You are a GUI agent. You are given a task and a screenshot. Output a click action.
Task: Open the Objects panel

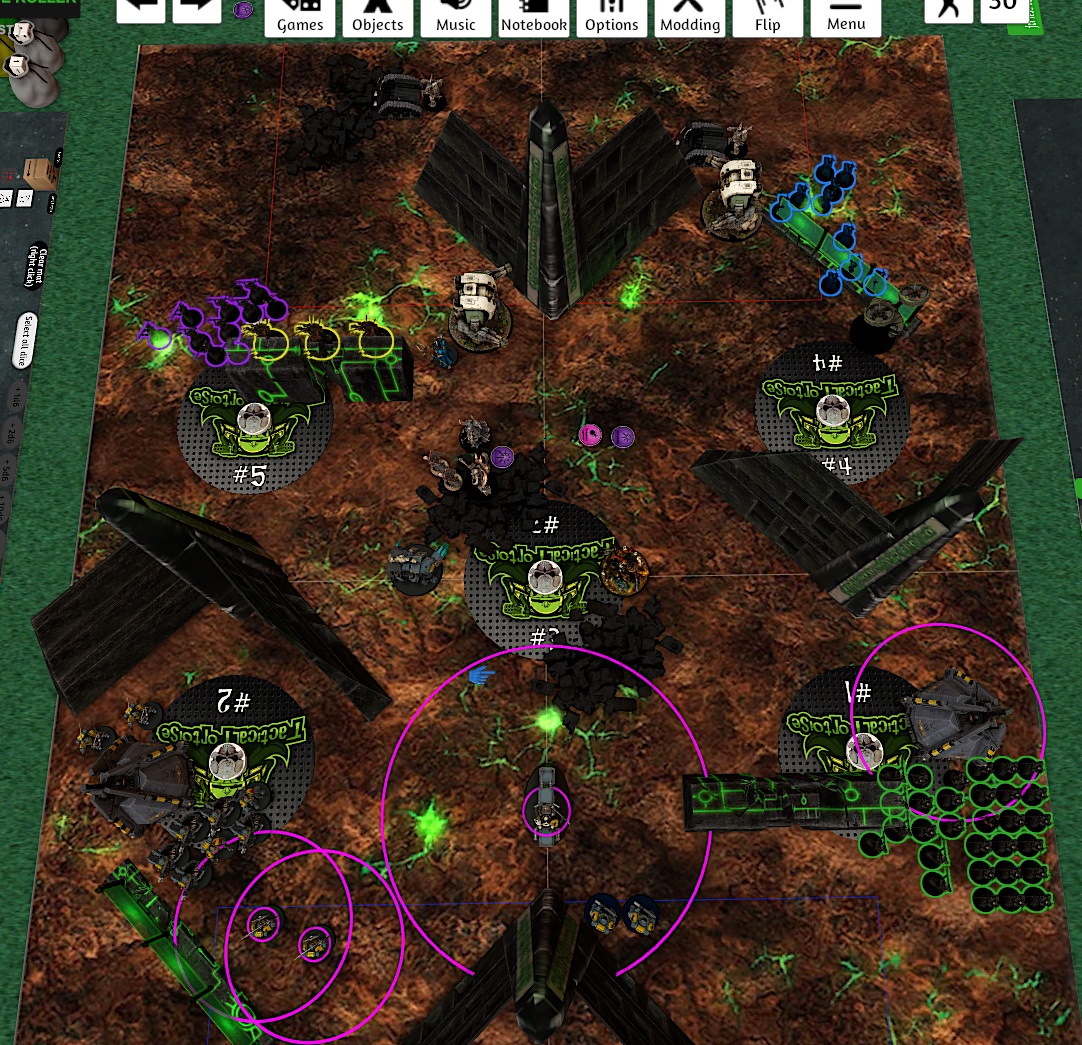pos(378,17)
